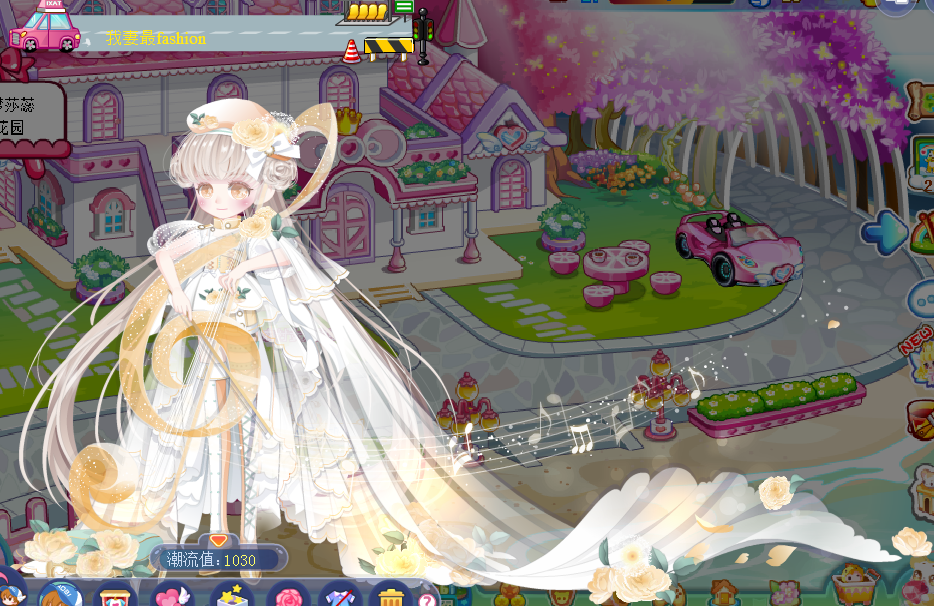
Task: Click the winged pink hearts icon
Action: pos(172,596)
